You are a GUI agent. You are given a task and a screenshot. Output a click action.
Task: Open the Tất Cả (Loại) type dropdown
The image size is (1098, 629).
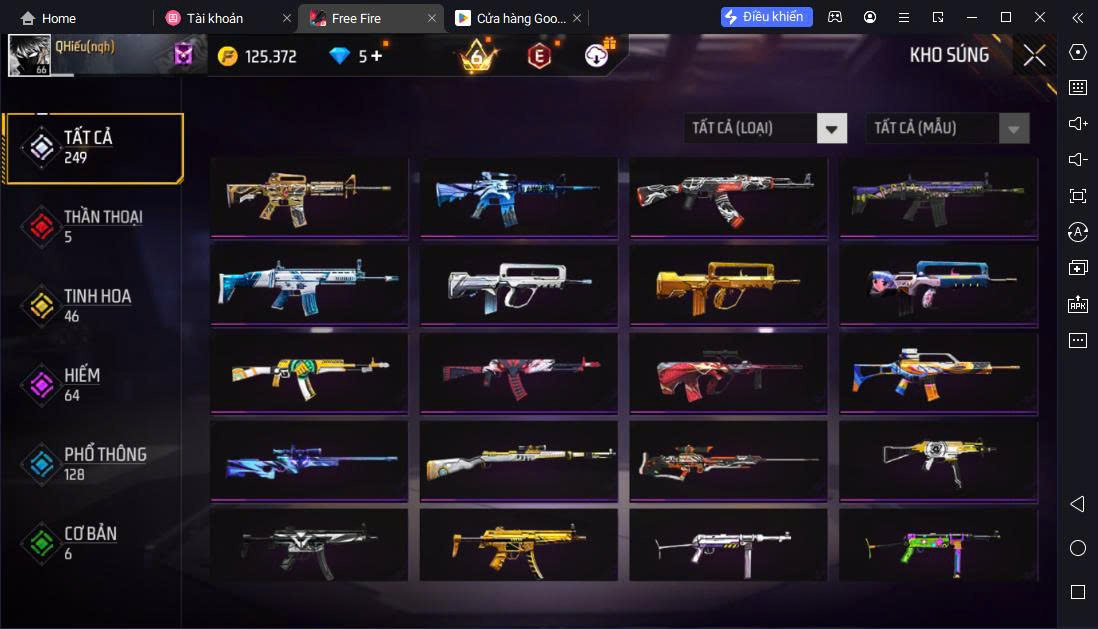pos(765,128)
